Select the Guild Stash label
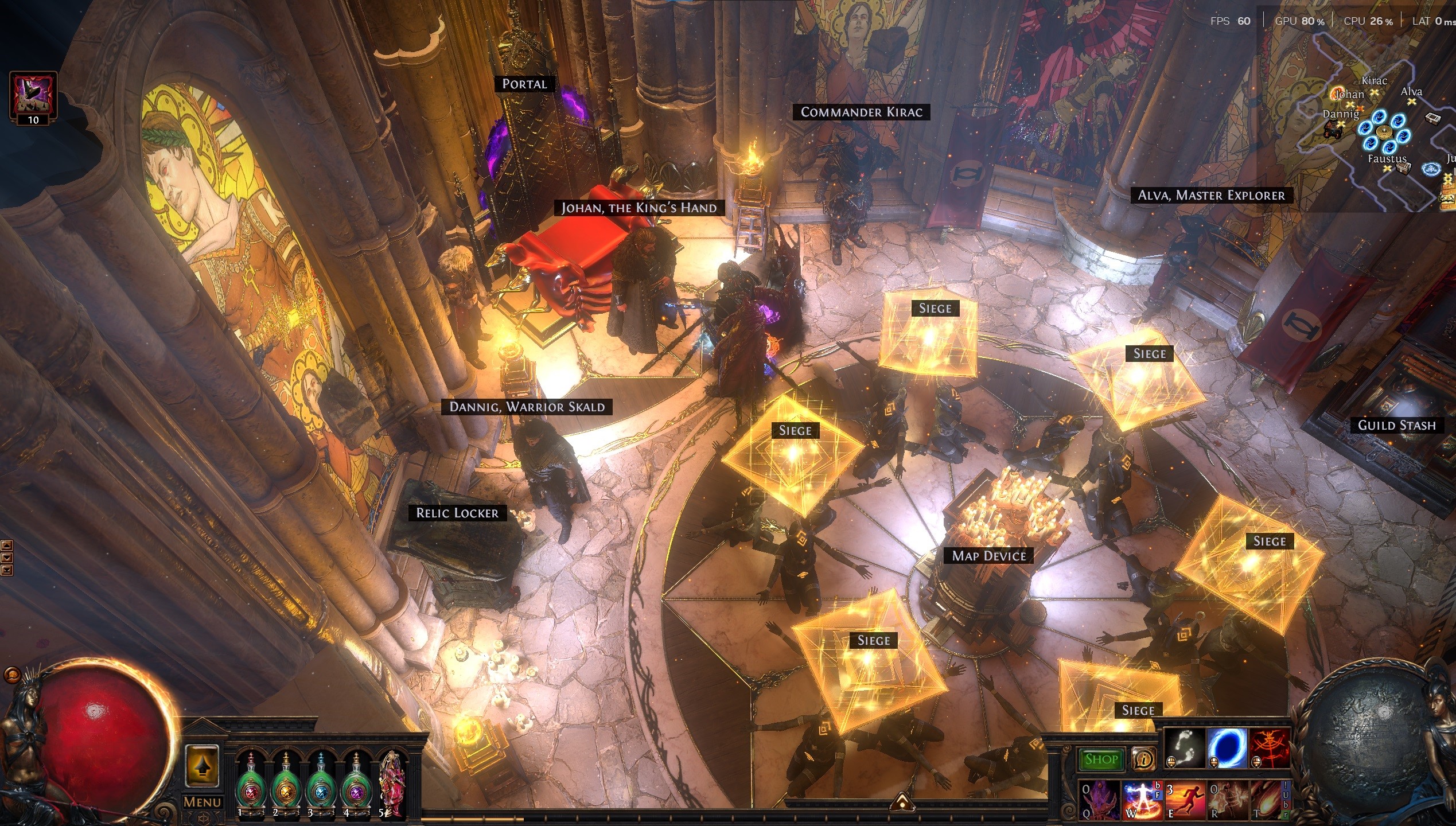This screenshot has height=826, width=1456. 1396,425
